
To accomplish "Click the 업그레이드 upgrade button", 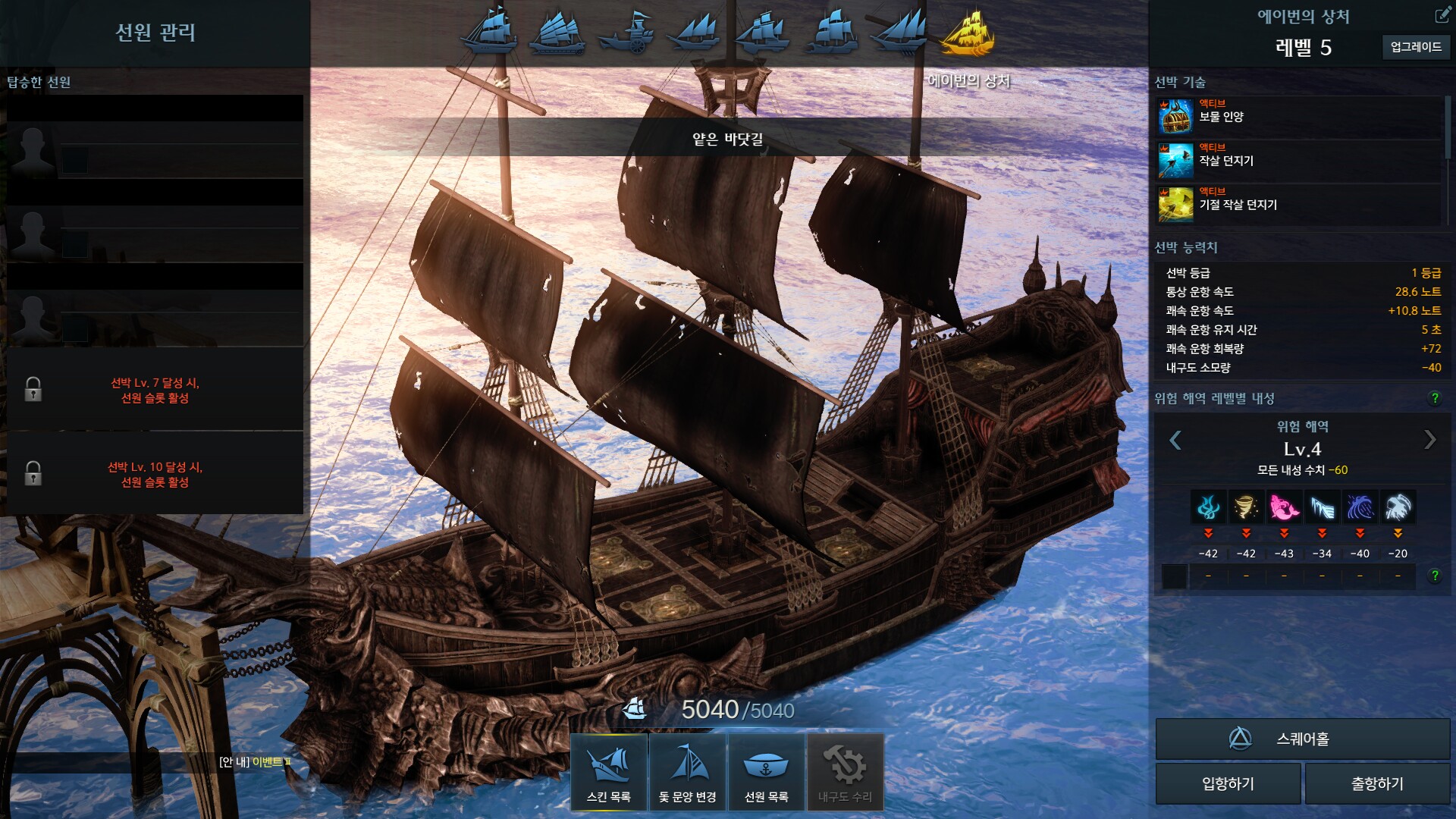I will [x=1416, y=47].
